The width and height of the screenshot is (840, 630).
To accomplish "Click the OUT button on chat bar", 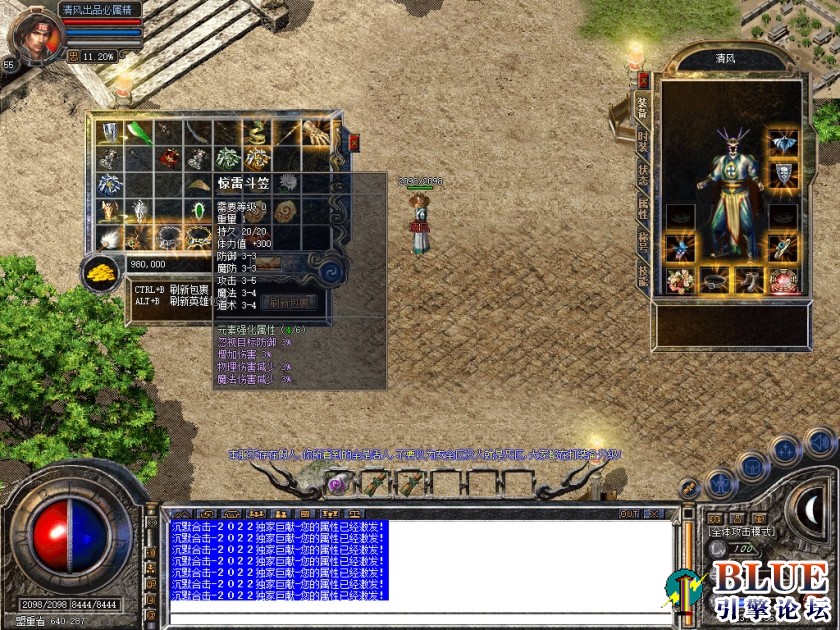I will [x=629, y=514].
